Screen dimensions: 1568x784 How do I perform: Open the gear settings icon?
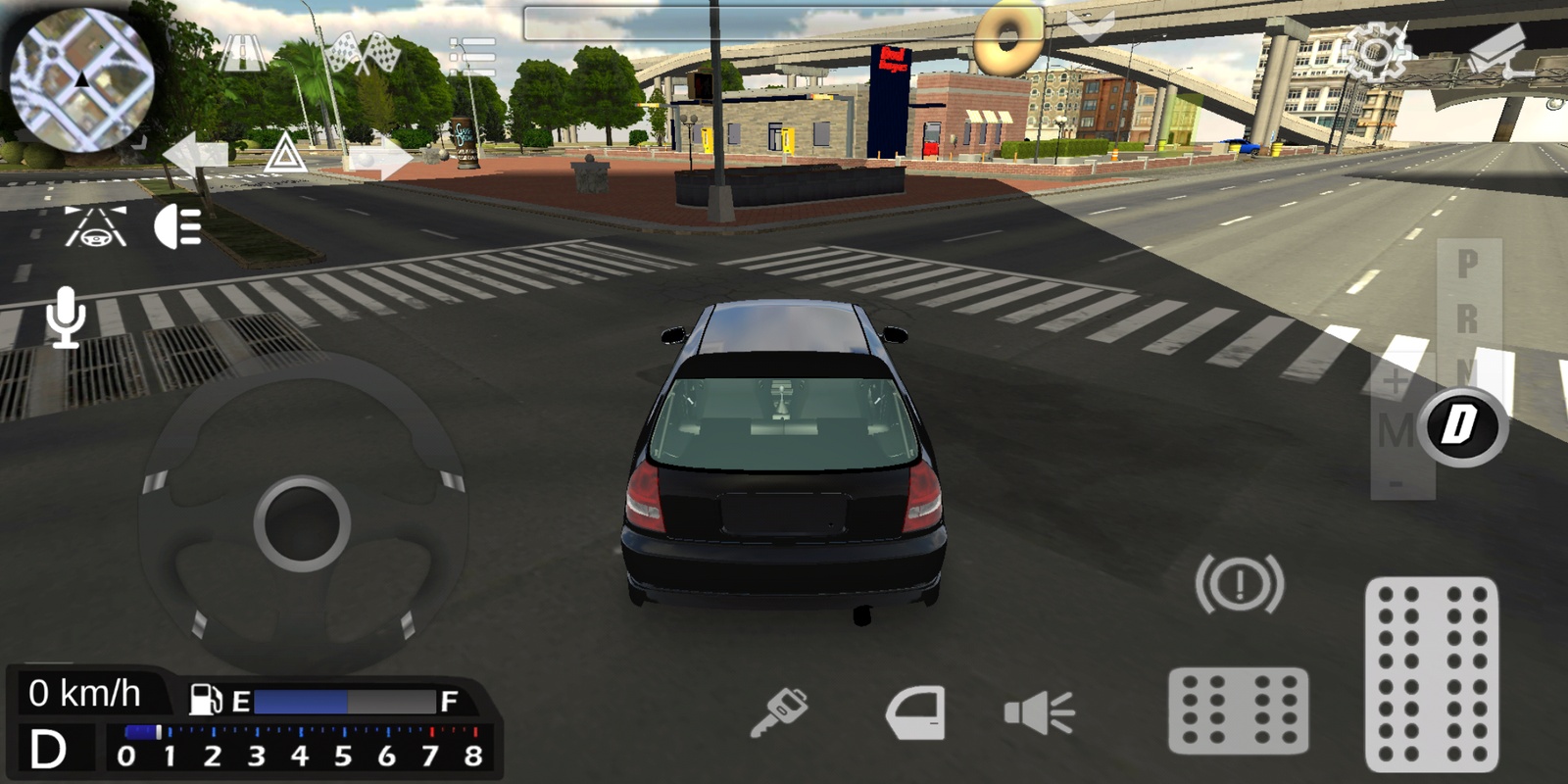1374,51
